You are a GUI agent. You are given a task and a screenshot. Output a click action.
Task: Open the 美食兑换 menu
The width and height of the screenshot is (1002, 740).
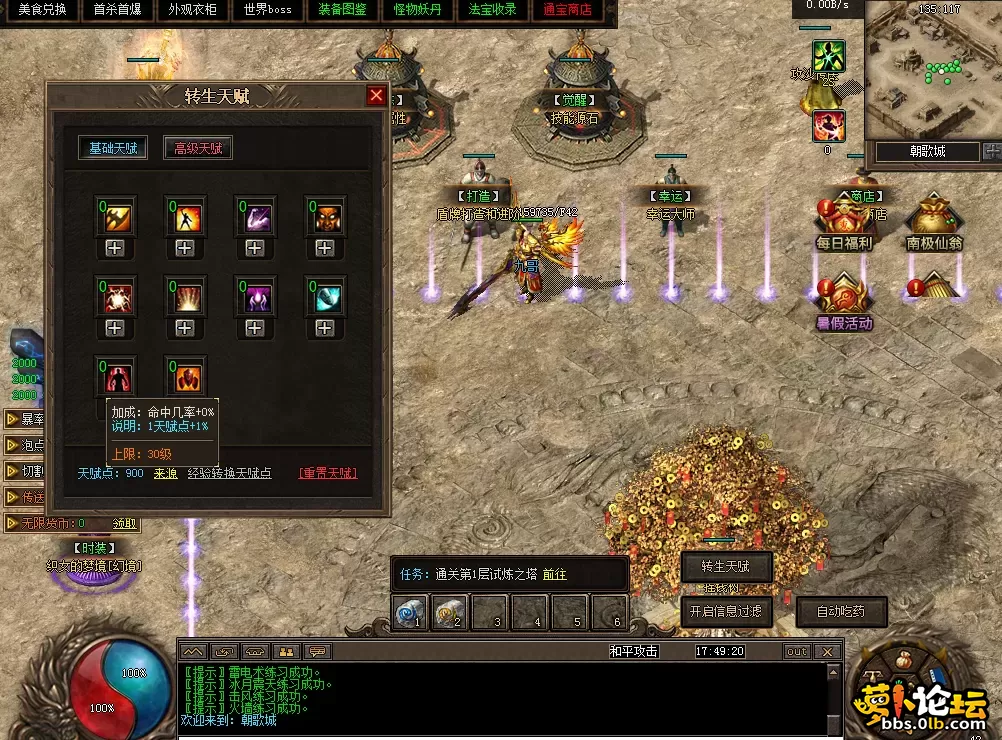pyautogui.click(x=42, y=10)
